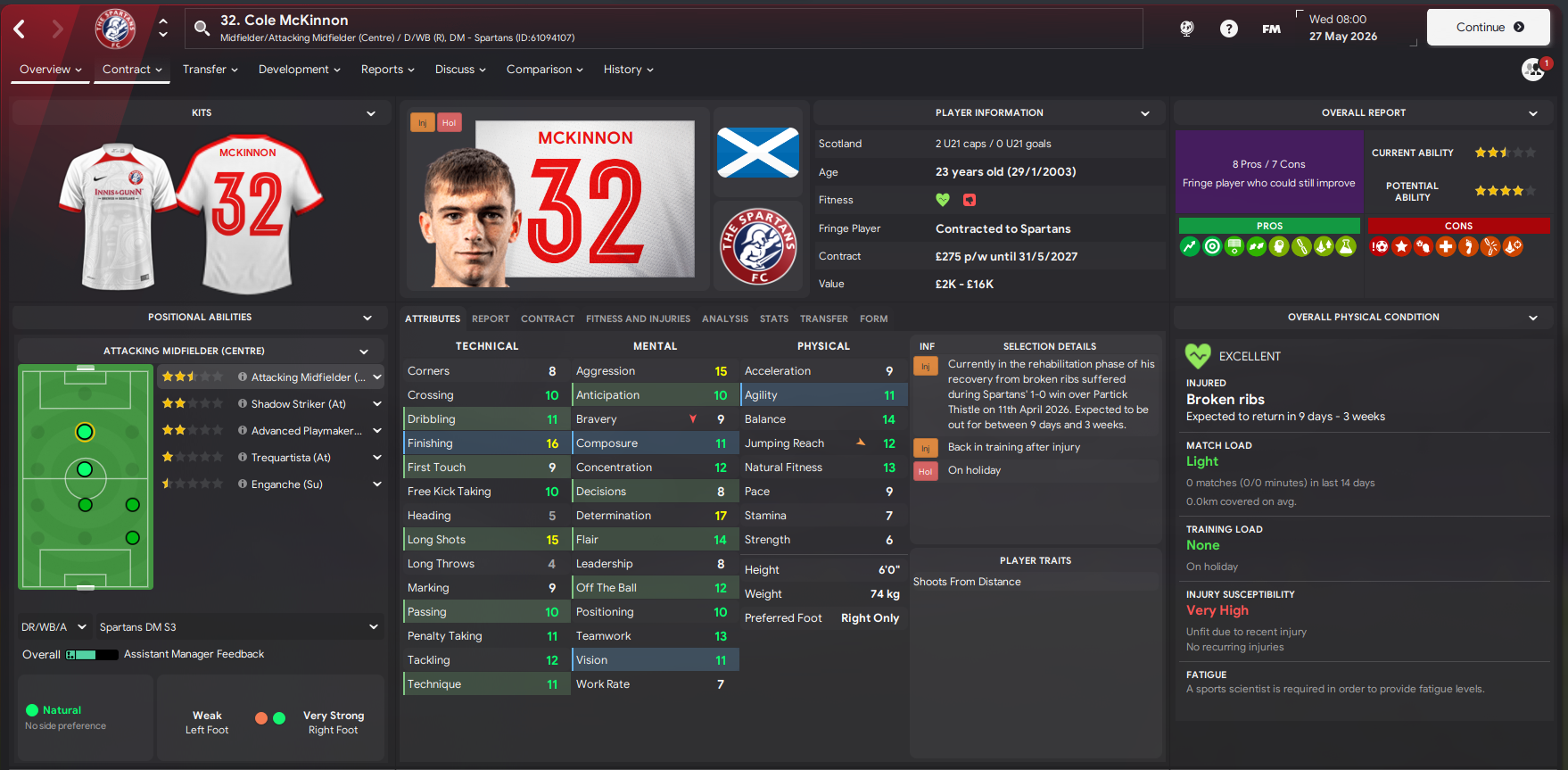Select the Stats tab
The height and width of the screenshot is (770, 1568).
[773, 319]
